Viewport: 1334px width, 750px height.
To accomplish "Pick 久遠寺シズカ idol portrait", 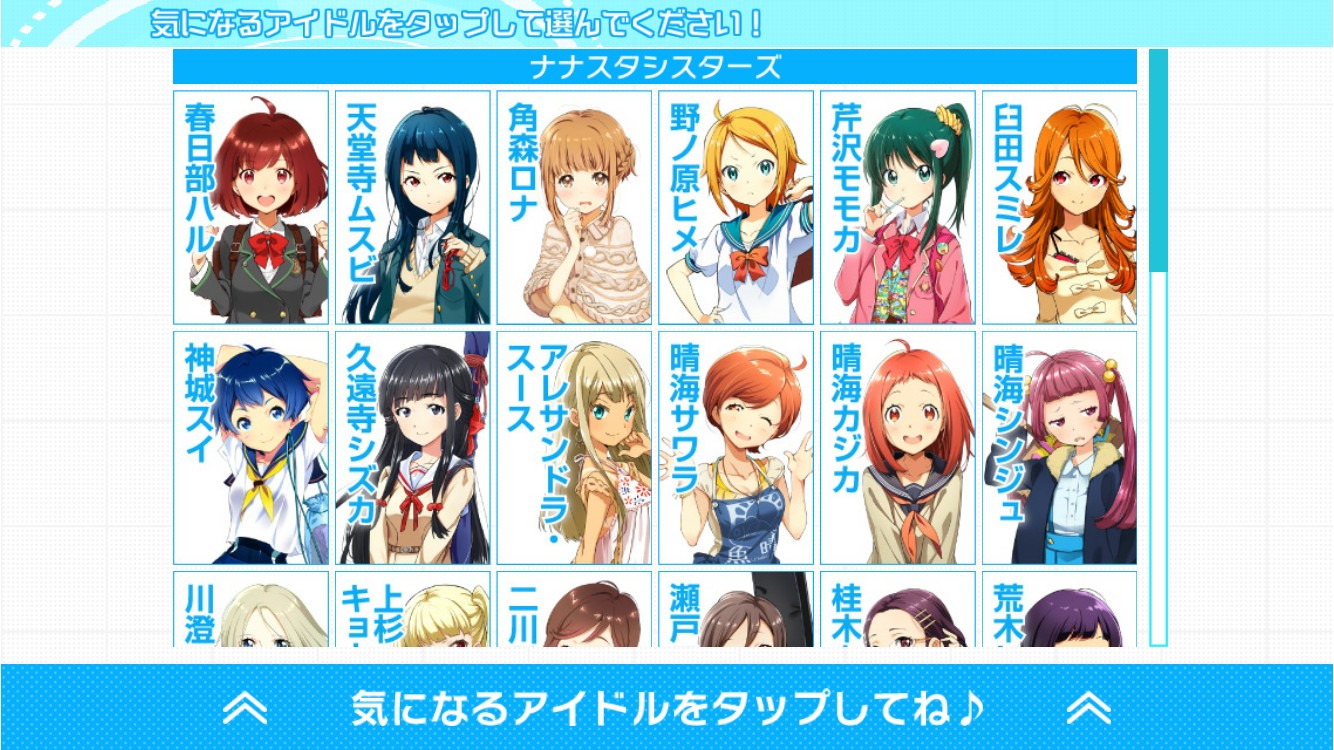I will [x=413, y=448].
